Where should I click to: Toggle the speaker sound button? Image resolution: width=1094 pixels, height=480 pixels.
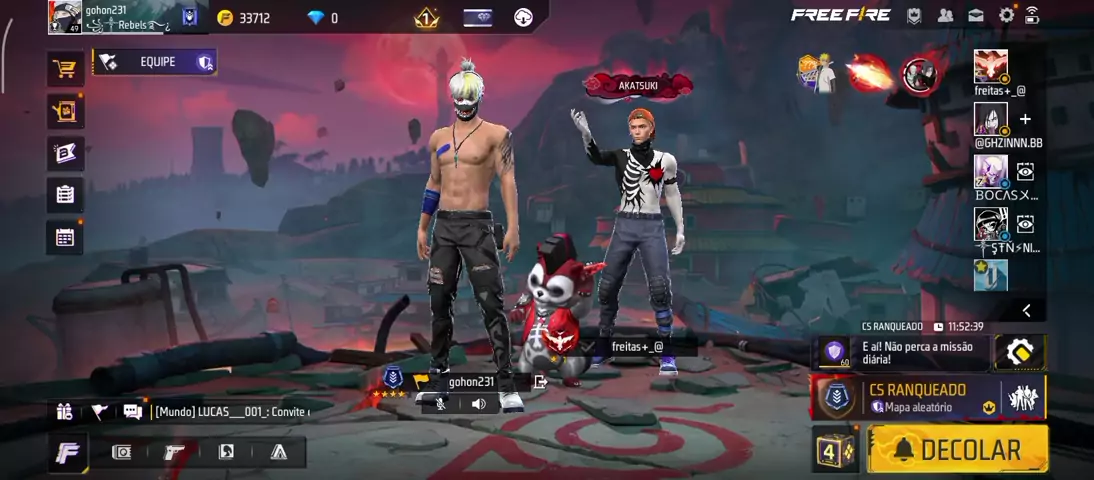478,404
